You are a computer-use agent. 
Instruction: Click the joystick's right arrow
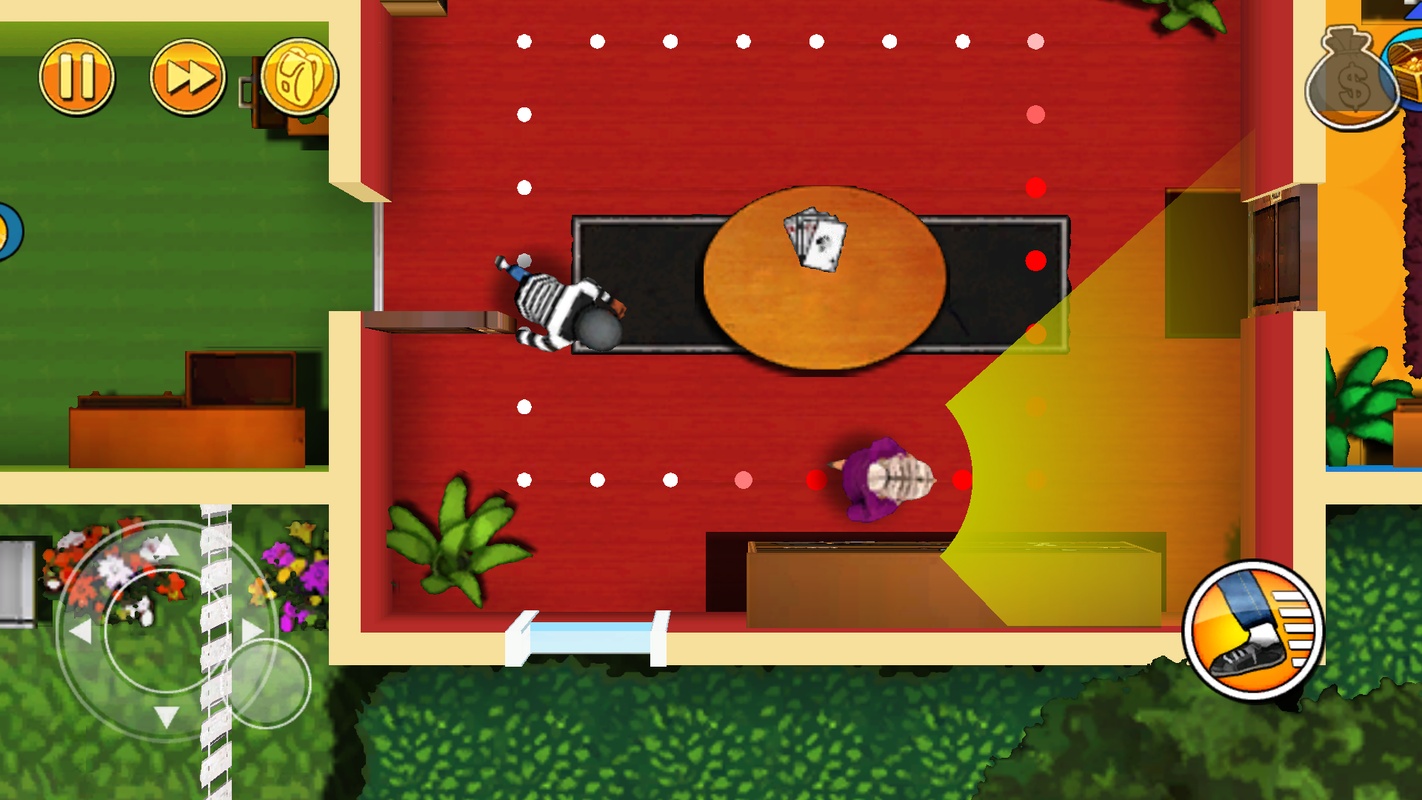[x=252, y=631]
